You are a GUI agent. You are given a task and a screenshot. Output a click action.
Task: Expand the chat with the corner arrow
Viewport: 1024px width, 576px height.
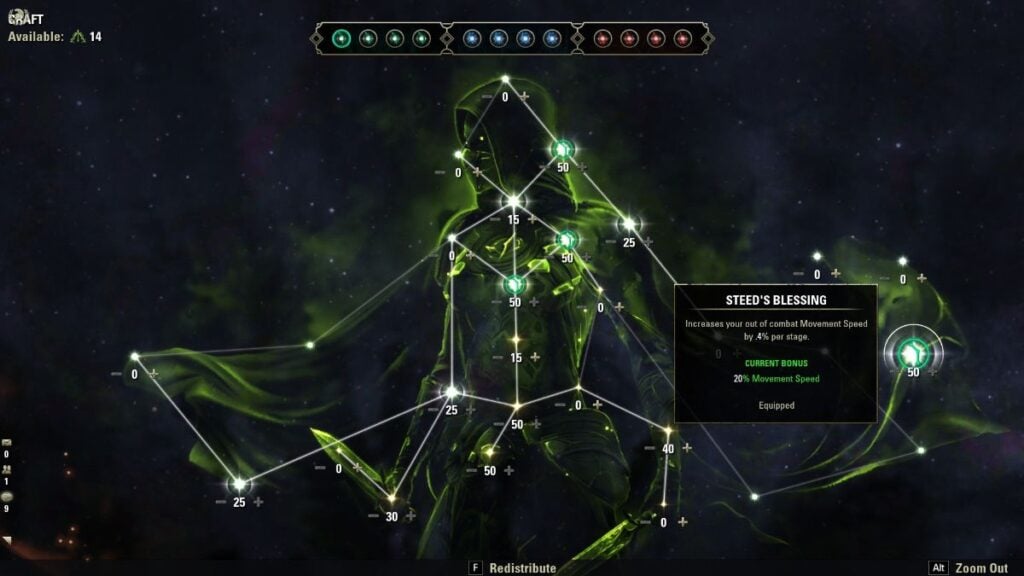[x=7, y=541]
